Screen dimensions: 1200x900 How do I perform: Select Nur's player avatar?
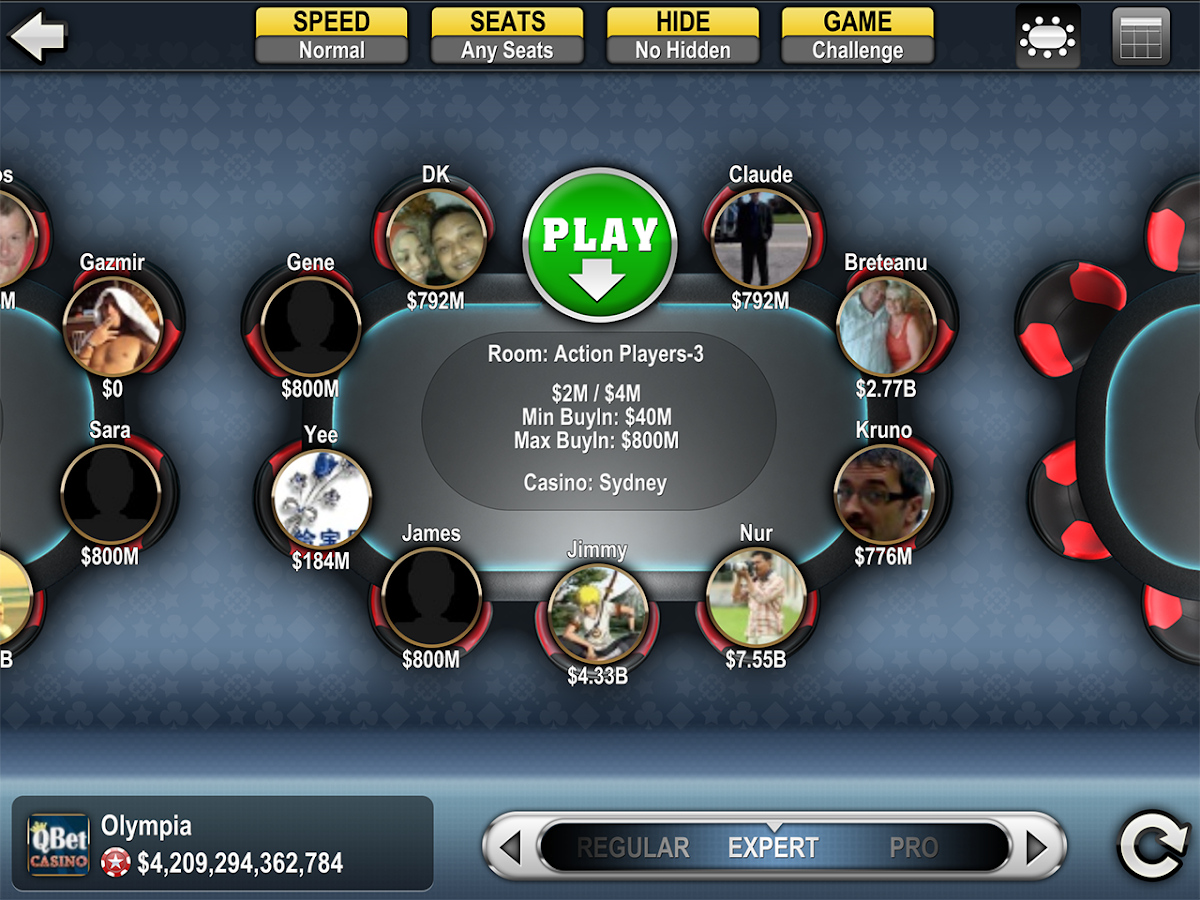point(756,597)
